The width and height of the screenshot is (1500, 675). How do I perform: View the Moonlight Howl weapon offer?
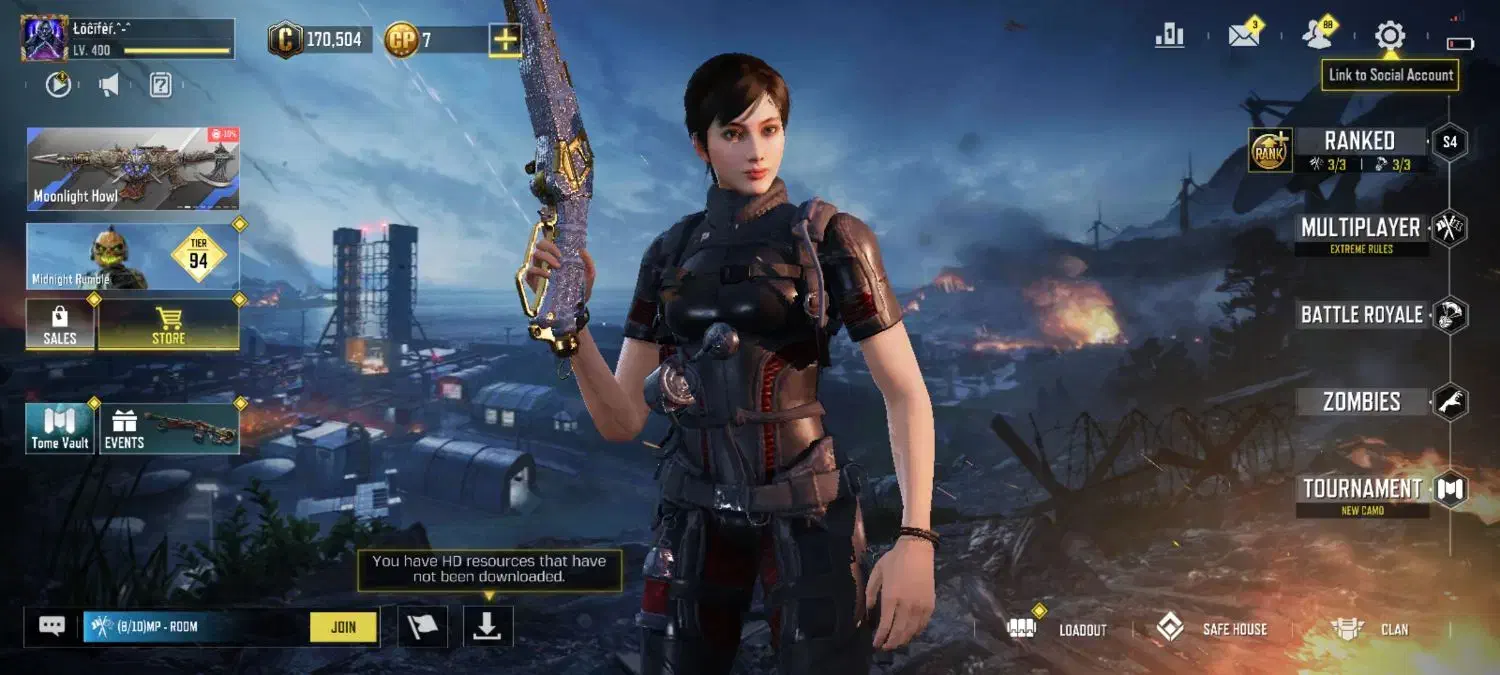point(132,168)
